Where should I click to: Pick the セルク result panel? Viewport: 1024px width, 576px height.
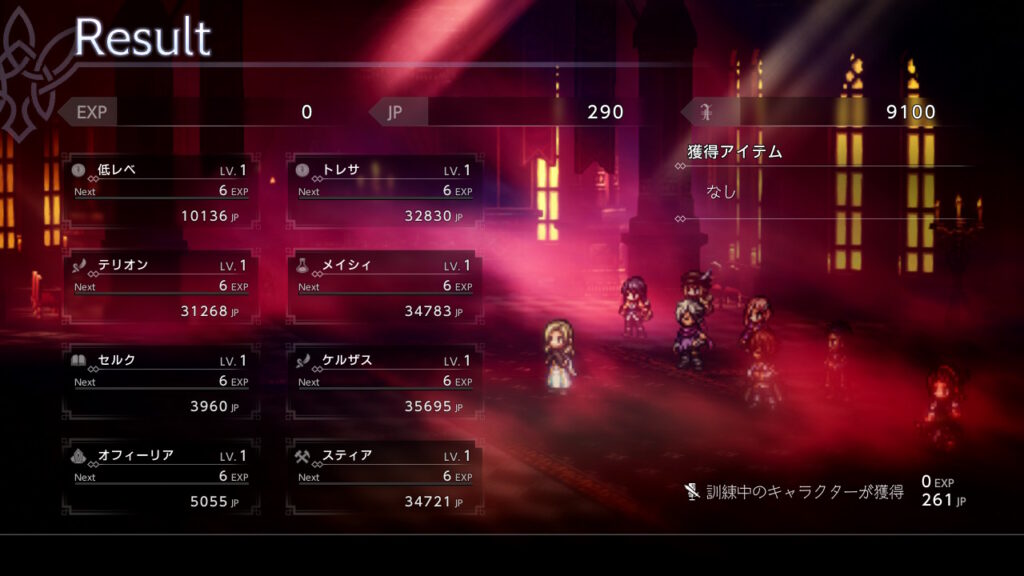point(161,382)
